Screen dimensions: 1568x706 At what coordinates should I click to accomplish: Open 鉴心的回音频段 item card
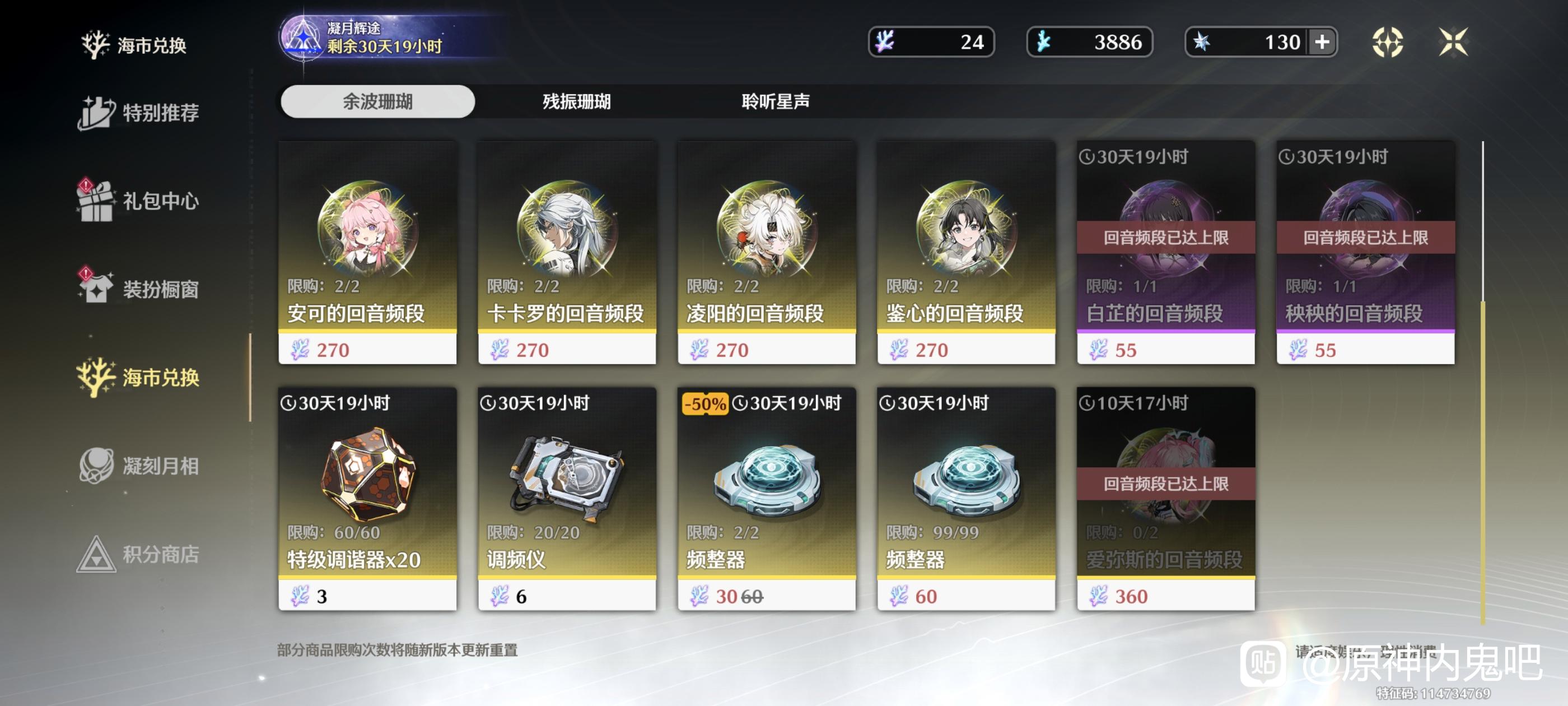point(966,253)
